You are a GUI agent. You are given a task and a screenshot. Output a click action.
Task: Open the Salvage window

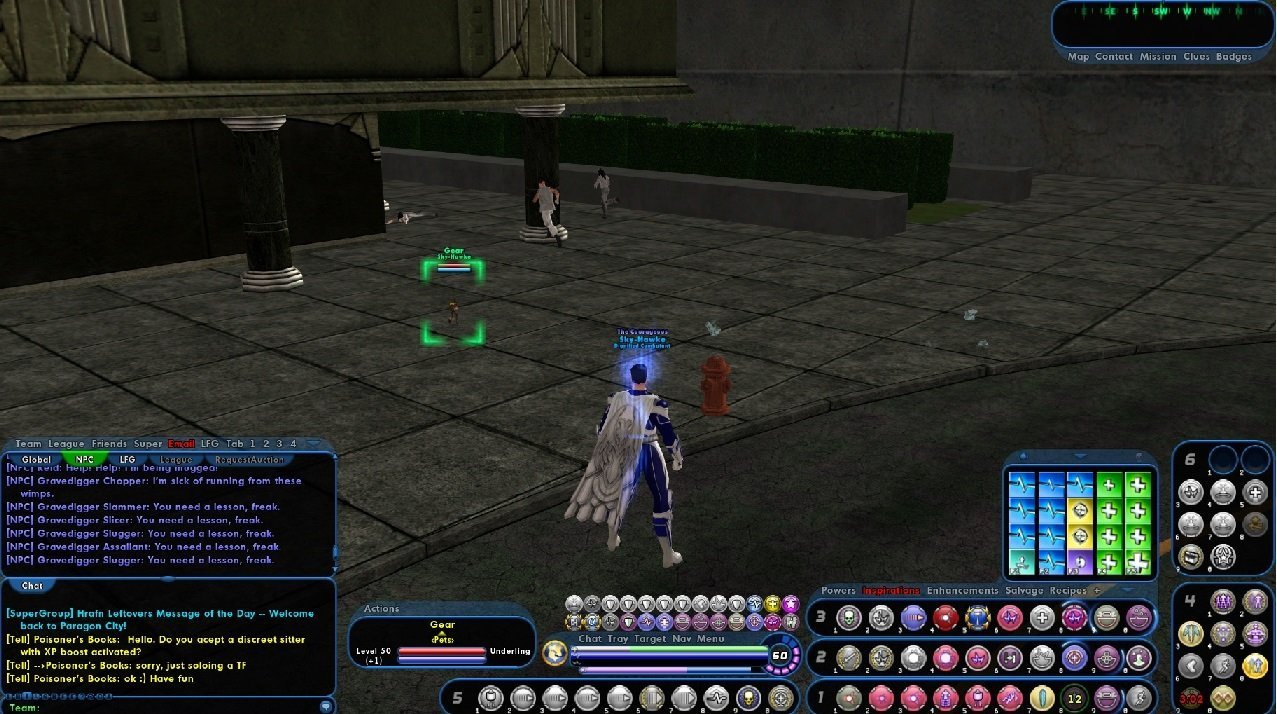click(1025, 591)
